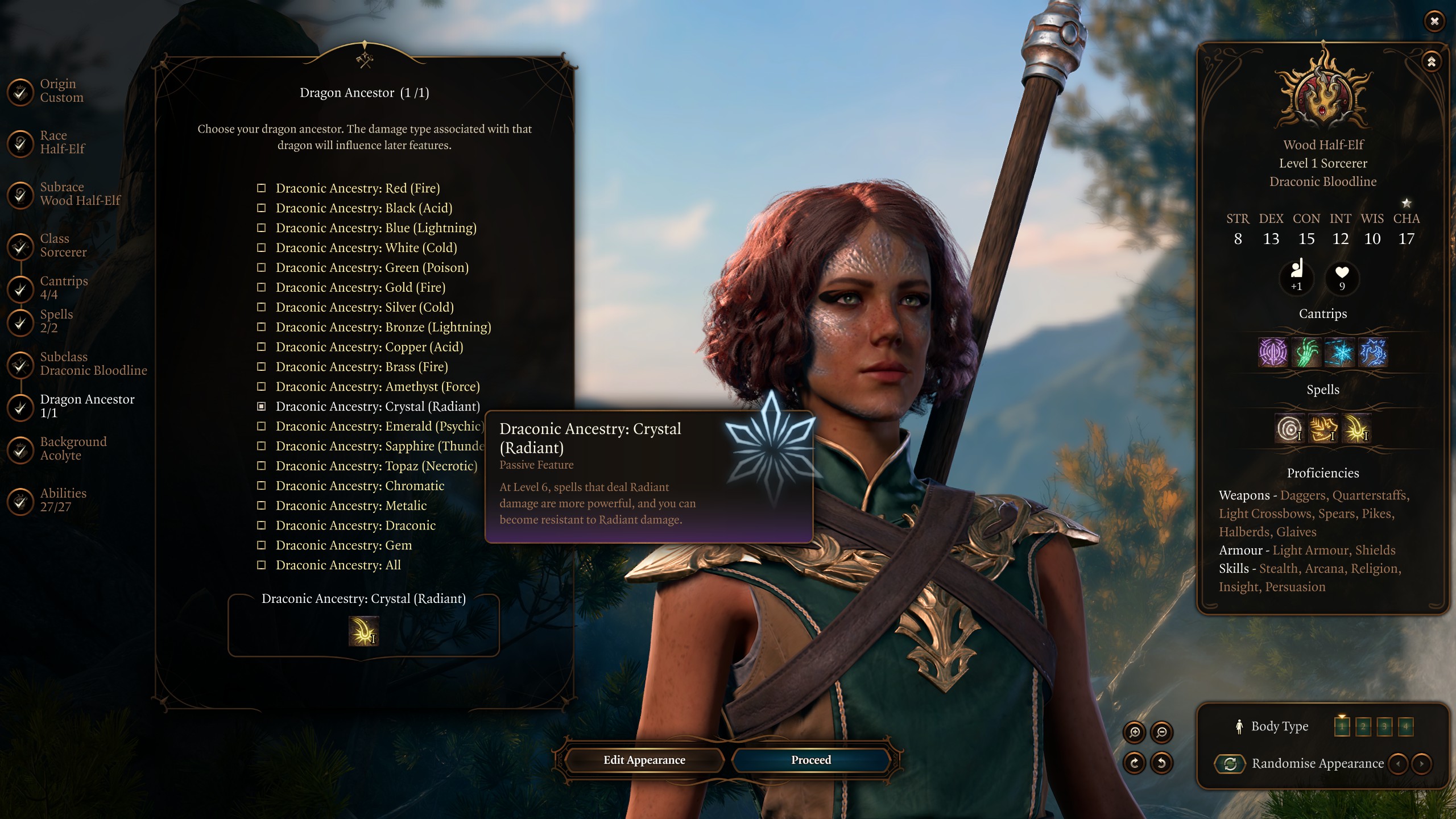Select body type 3

[1384, 726]
